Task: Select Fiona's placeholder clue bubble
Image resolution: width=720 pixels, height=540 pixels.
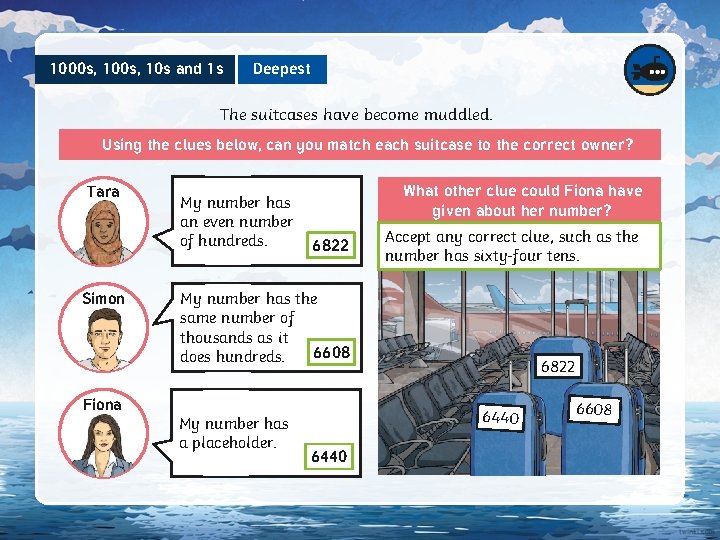Action: point(234,432)
